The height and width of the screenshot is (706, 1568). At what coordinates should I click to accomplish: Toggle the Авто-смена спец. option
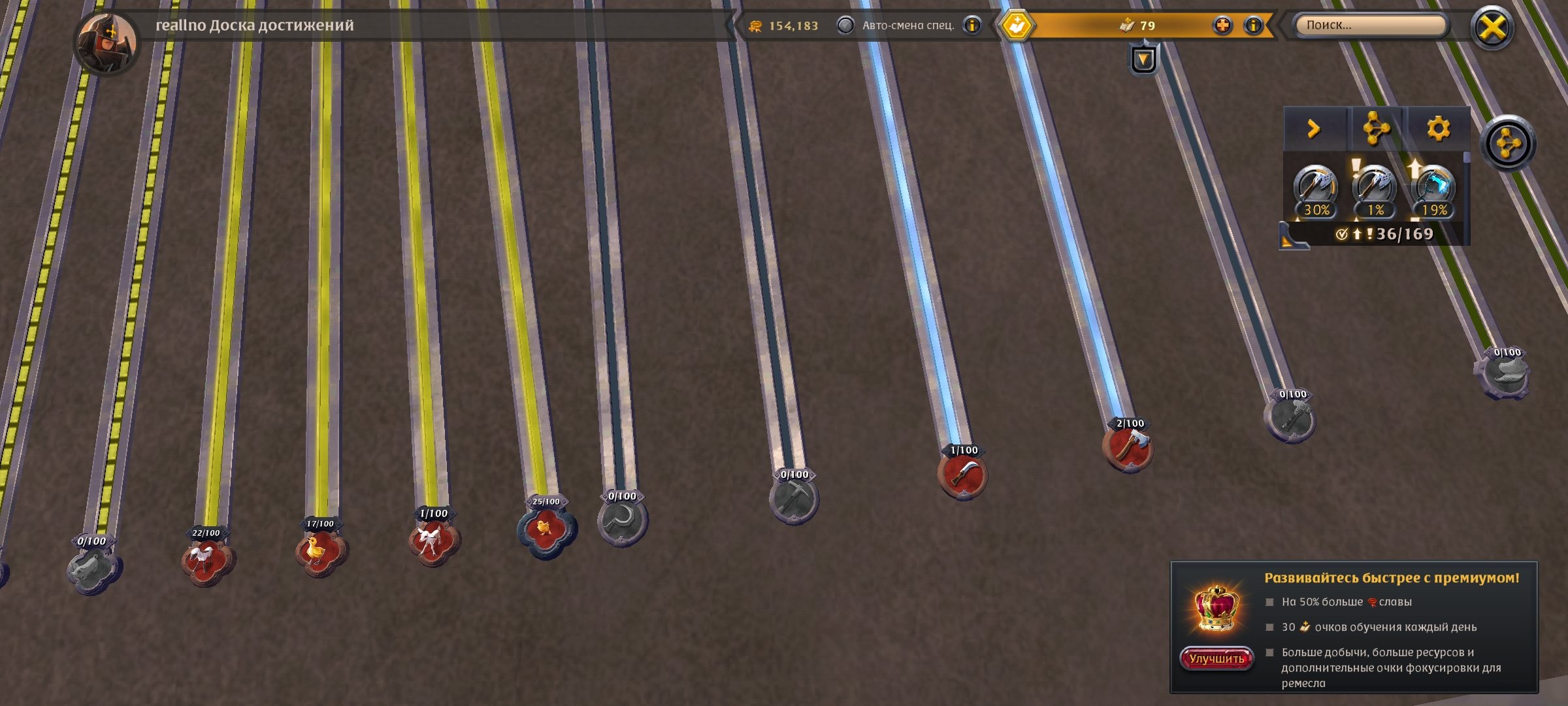845,25
